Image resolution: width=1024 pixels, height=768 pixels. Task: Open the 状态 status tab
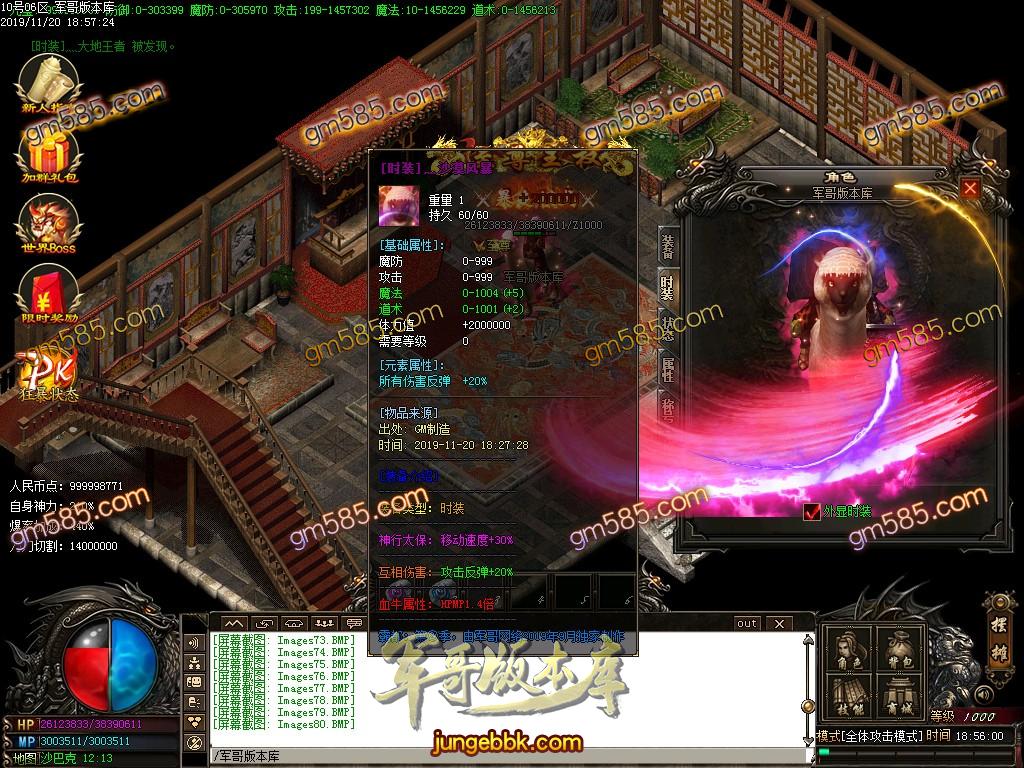(x=667, y=328)
